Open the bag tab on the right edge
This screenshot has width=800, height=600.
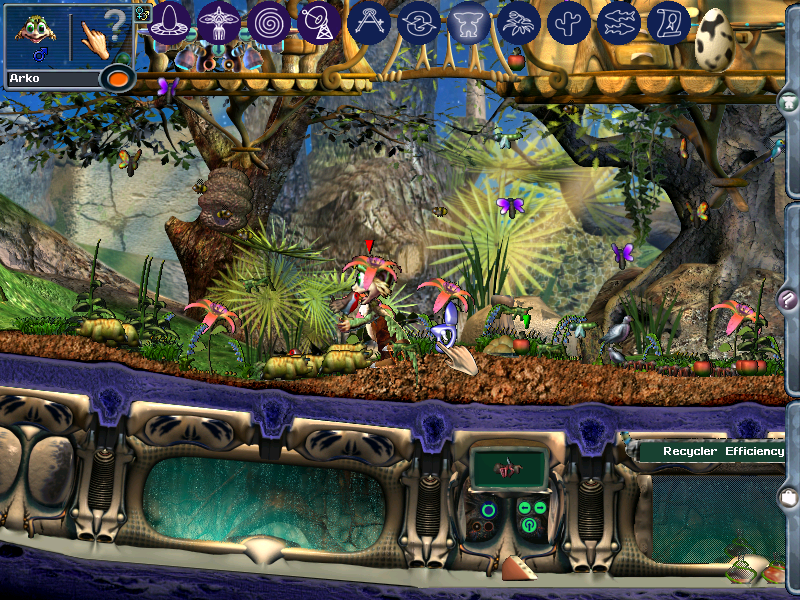(789, 496)
